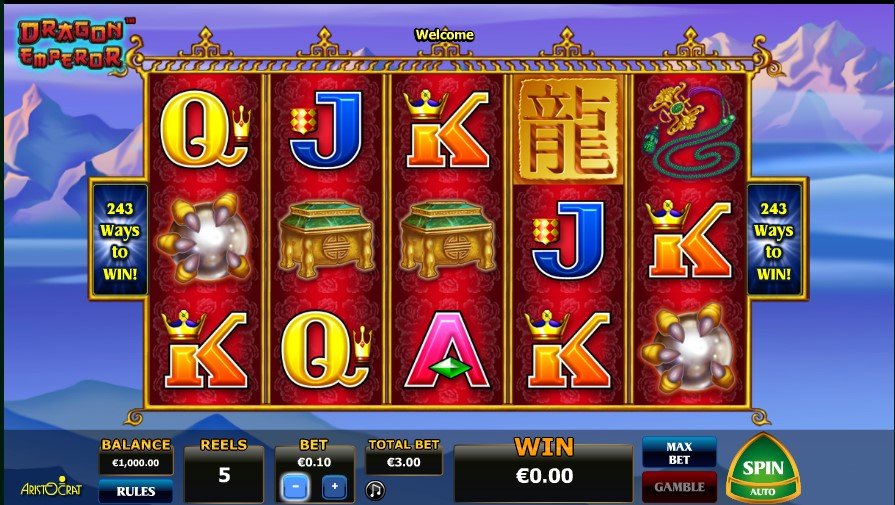The height and width of the screenshot is (505, 895).
Task: Toggle sound with the music note icon
Action: 375,490
